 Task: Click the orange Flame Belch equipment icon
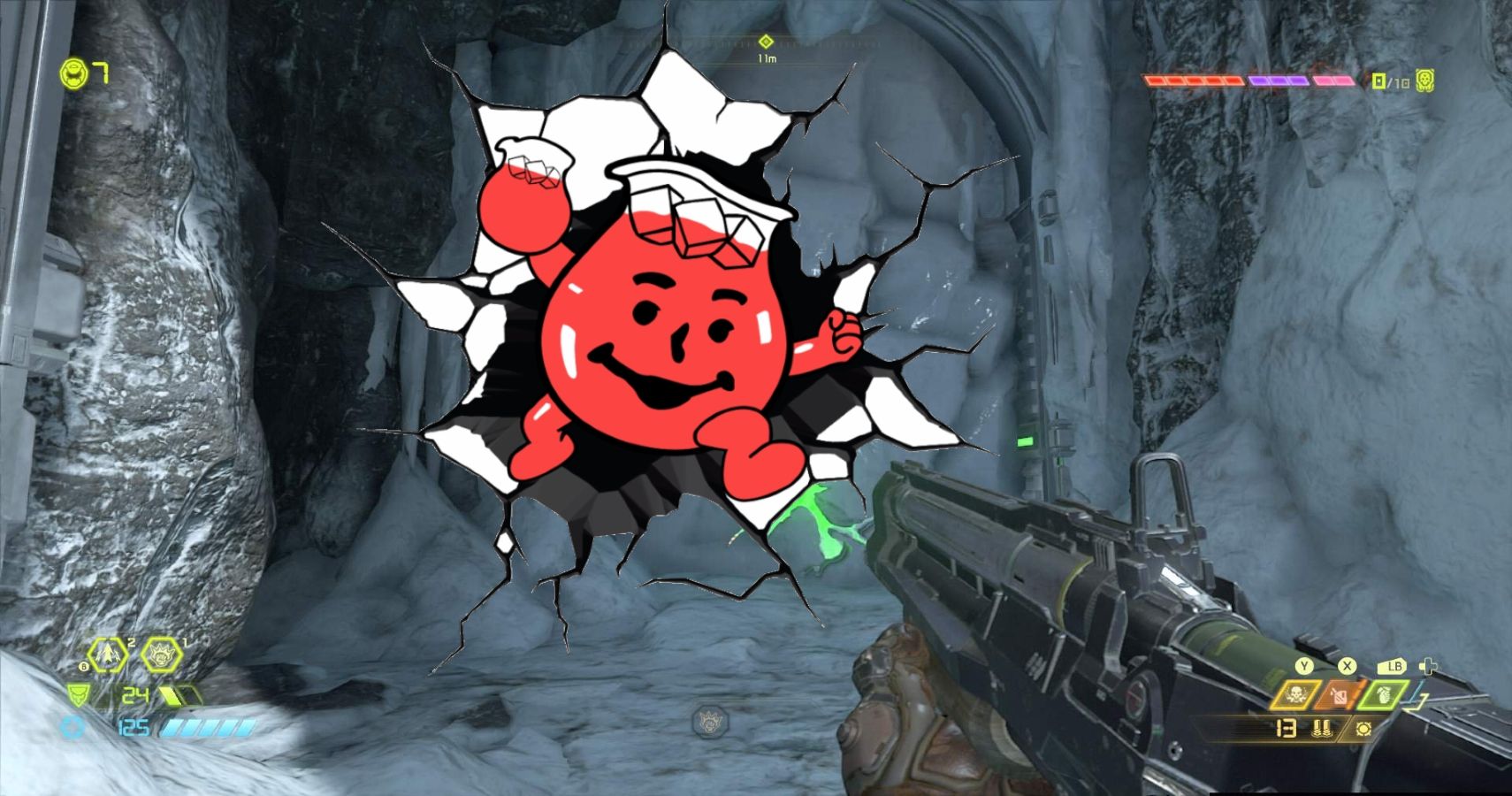pyautogui.click(x=1340, y=695)
